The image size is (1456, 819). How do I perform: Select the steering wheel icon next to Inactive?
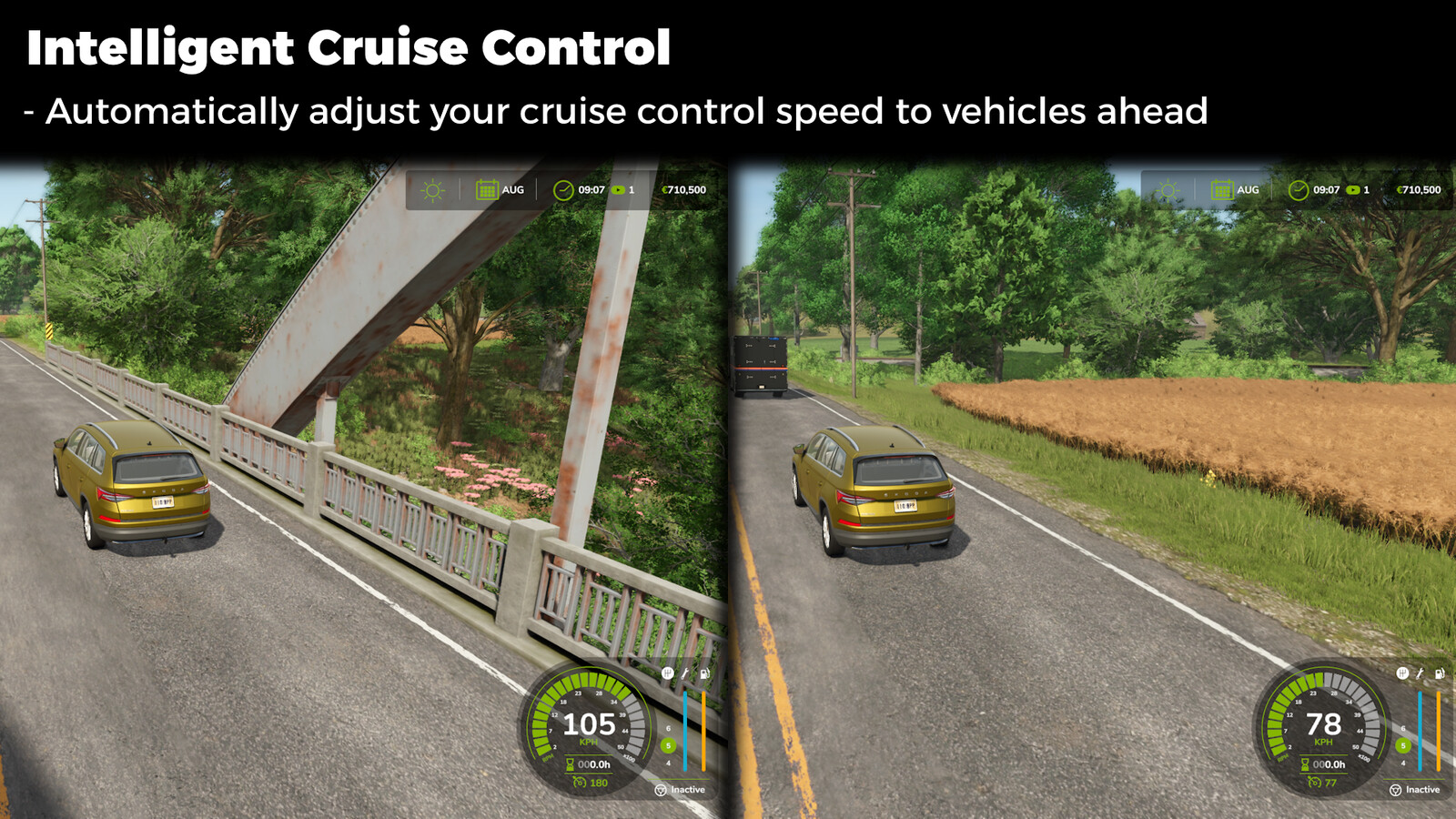click(662, 790)
